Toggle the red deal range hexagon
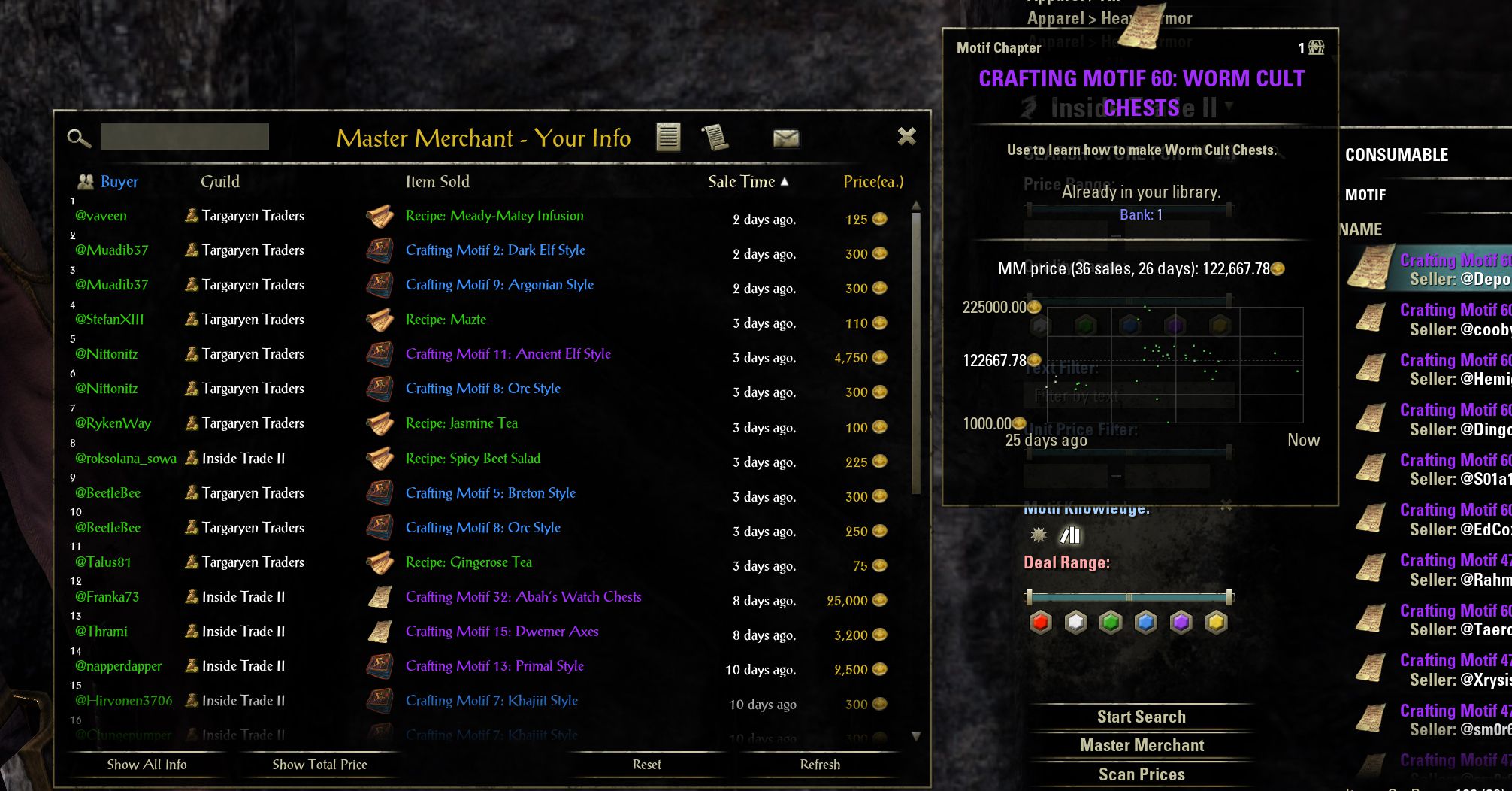Viewport: 1512px width, 791px height. point(1040,622)
